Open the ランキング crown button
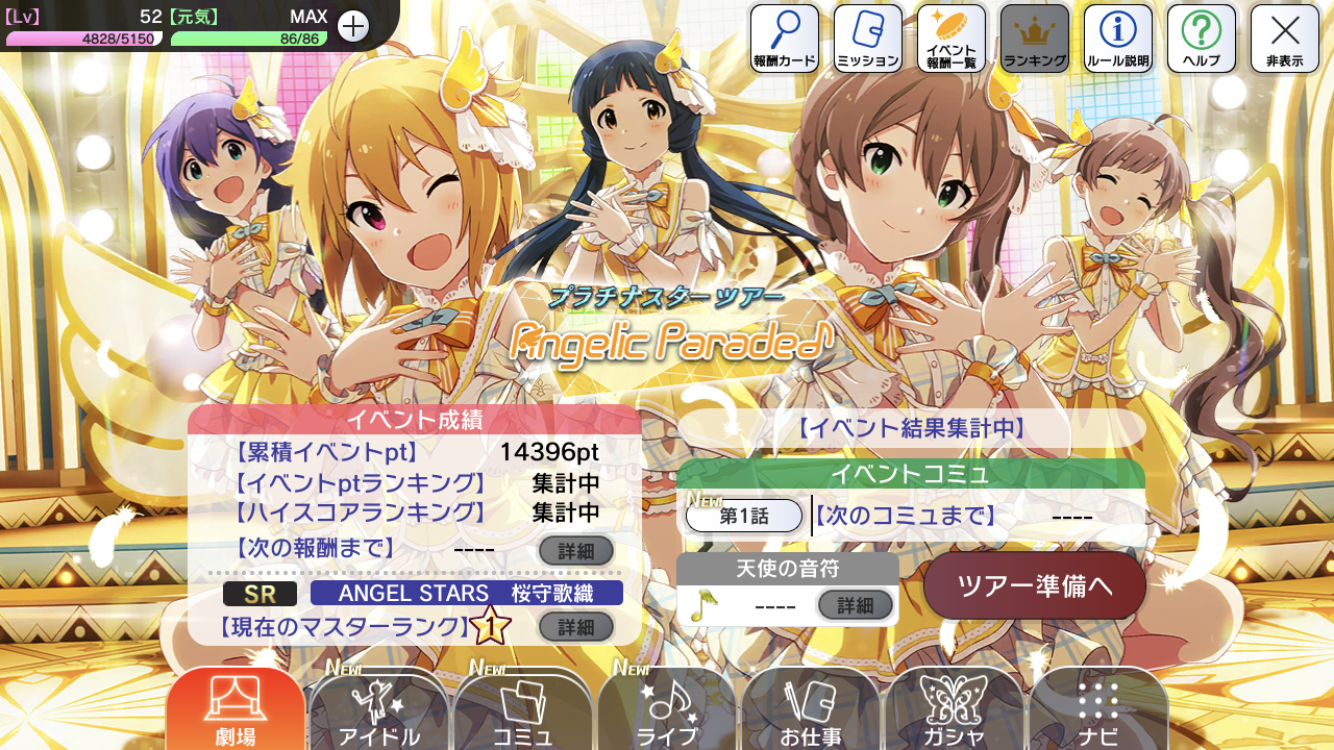 tap(1034, 38)
